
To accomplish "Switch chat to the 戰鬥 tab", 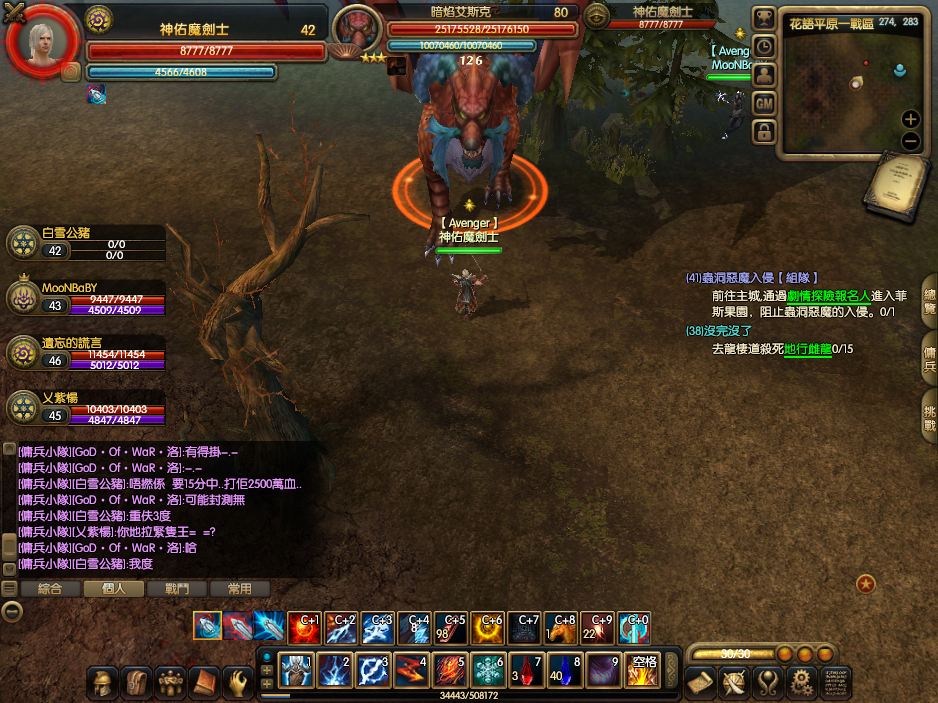I will coord(176,589).
